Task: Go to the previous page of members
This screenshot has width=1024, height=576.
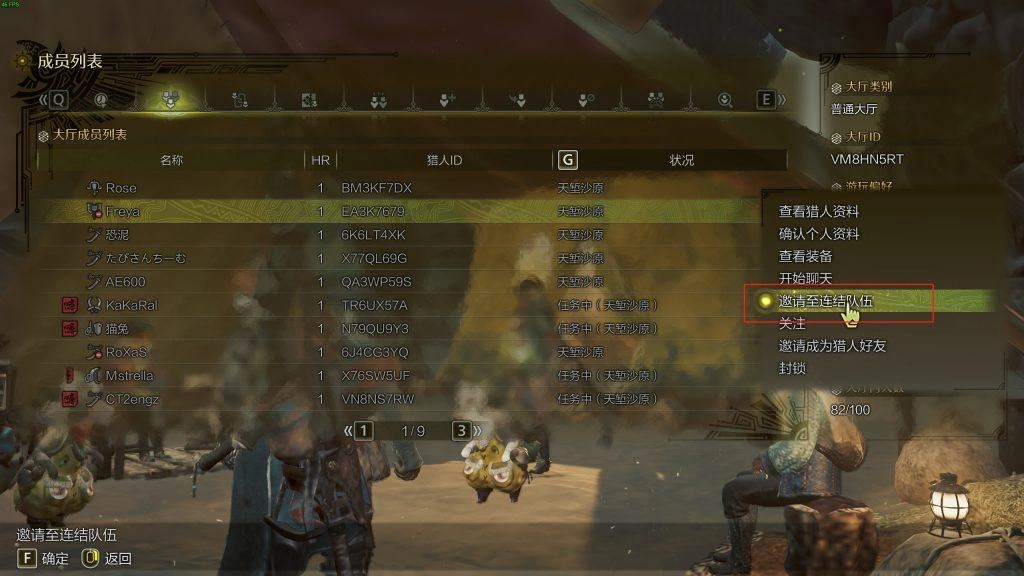Action: (364, 431)
